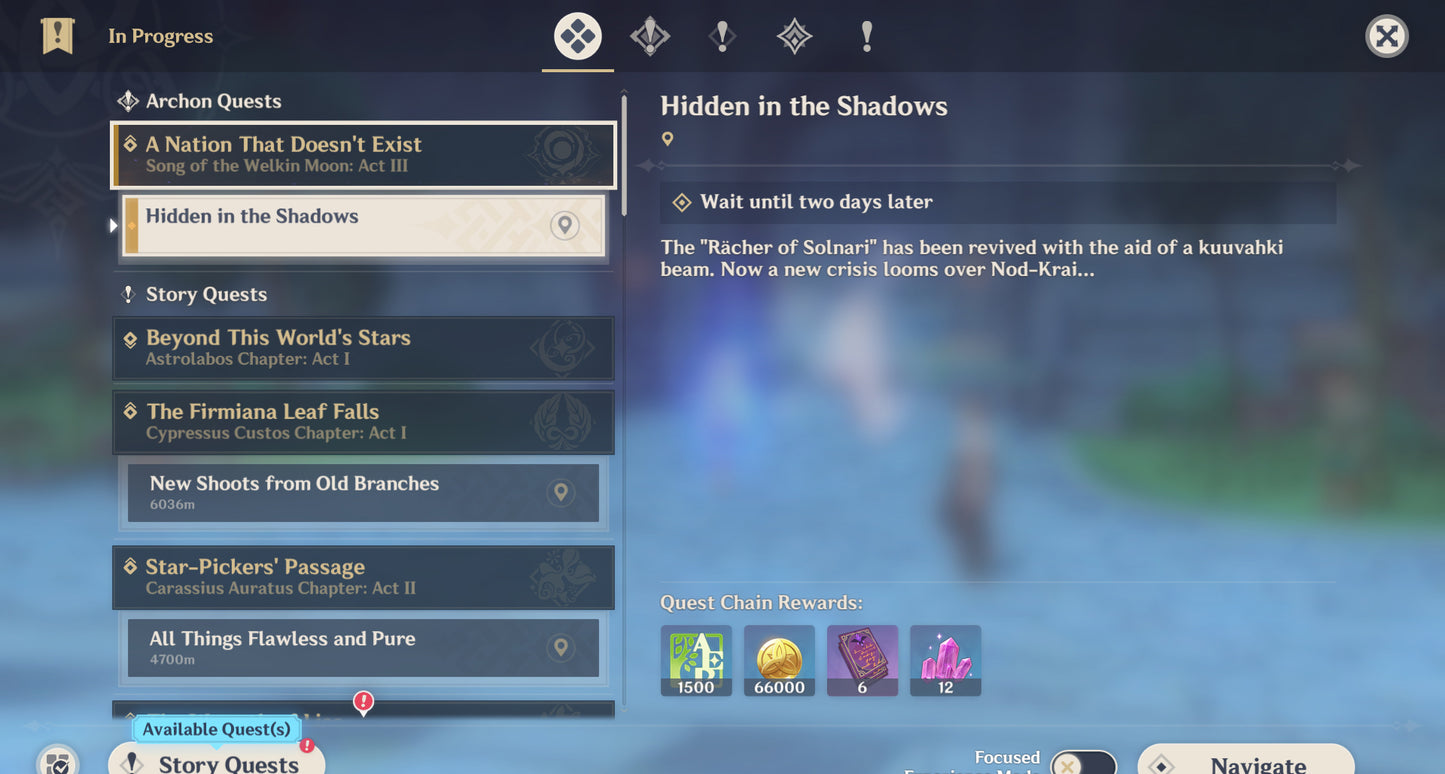Open Beyond This World's Stars story quest
Screen dimensions: 1445x774
coord(363,348)
